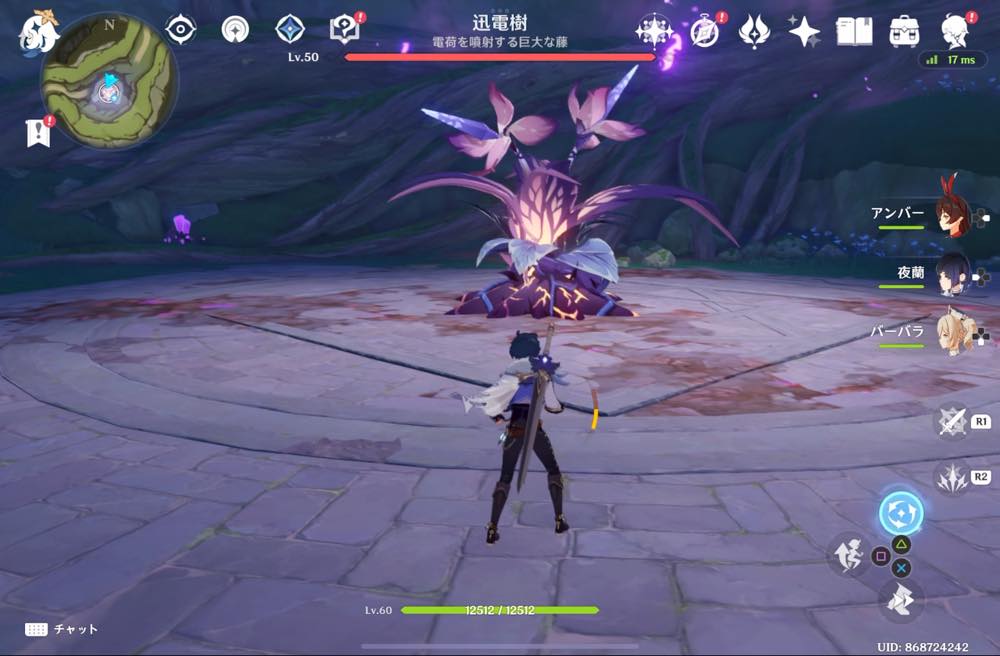This screenshot has height=656, width=1000.
Task: Open the チャット chat box
Action: coord(62,629)
